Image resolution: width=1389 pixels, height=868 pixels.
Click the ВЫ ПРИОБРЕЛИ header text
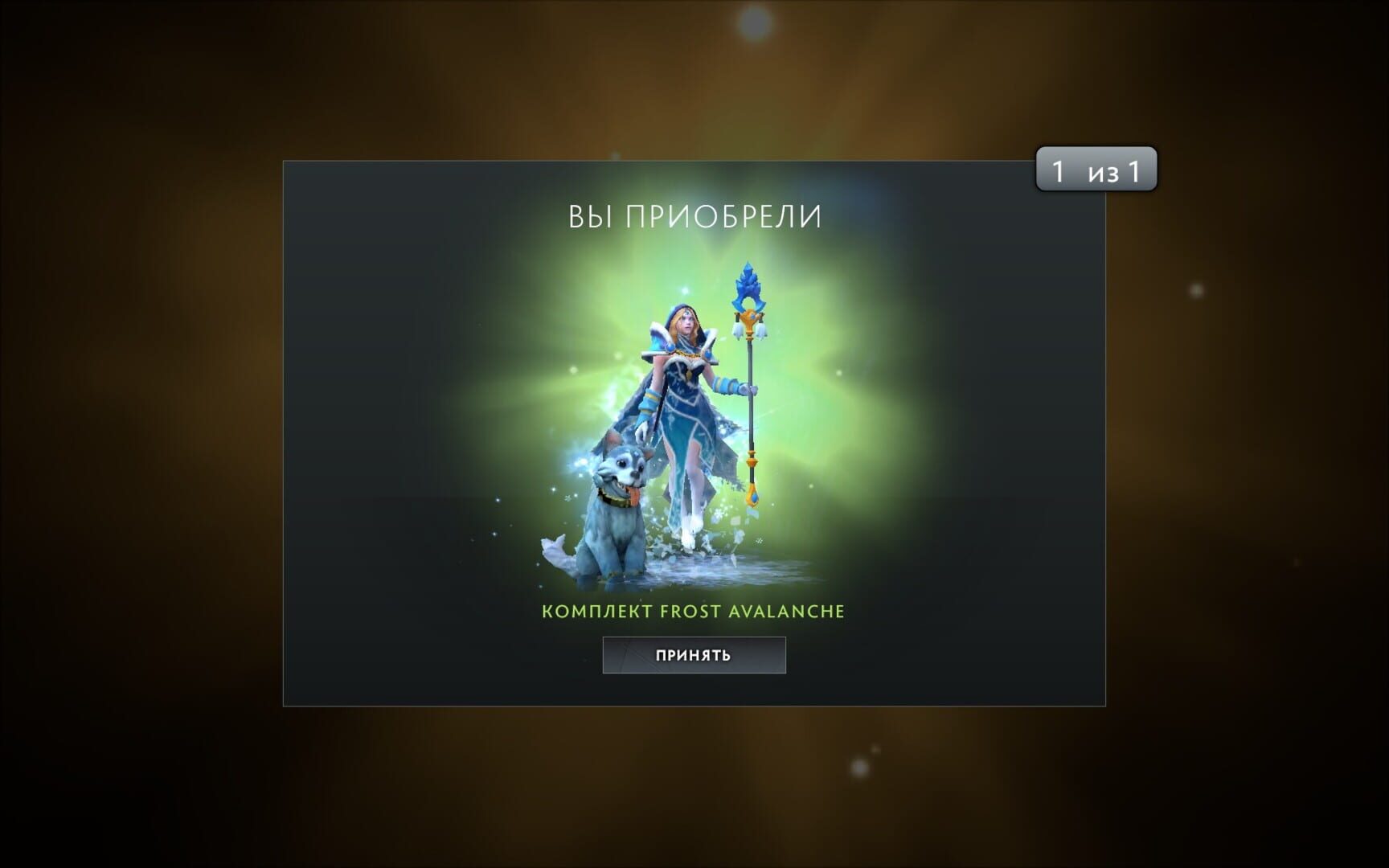click(x=694, y=216)
